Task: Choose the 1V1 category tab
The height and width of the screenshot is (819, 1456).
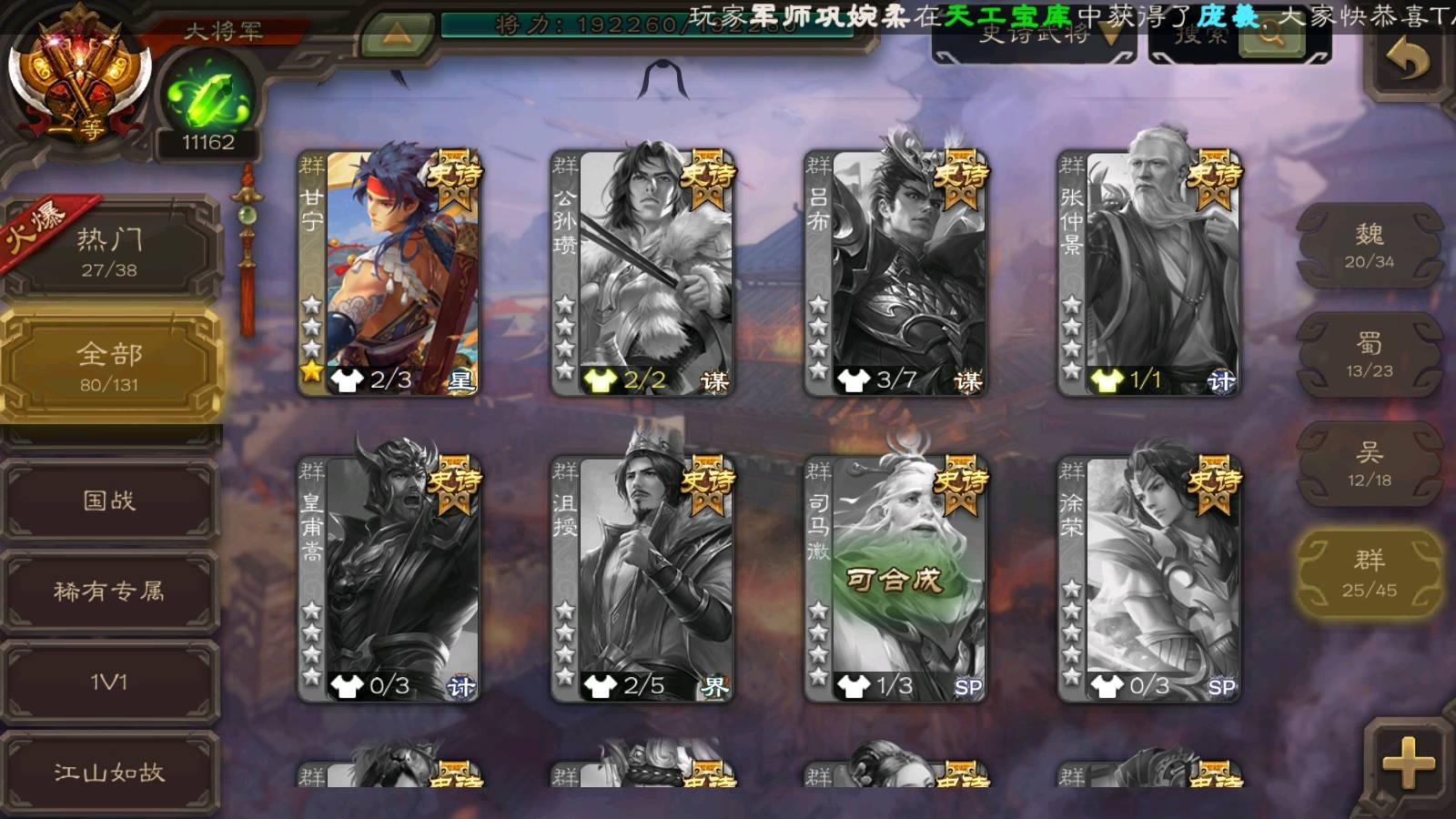Action: coord(109,682)
